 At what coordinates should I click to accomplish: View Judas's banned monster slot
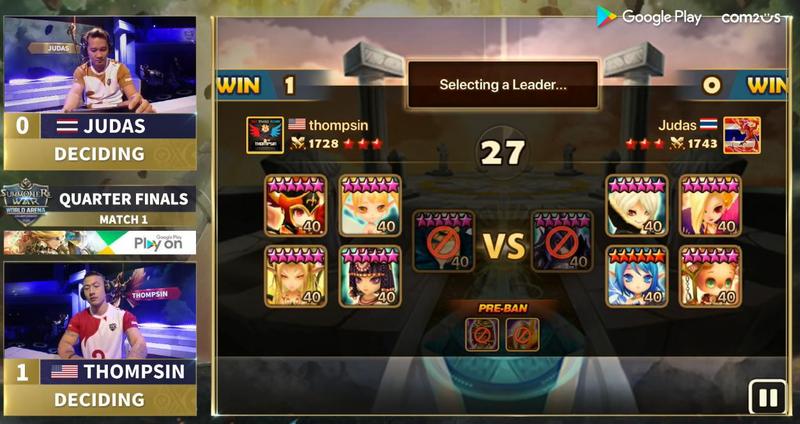tap(563, 242)
